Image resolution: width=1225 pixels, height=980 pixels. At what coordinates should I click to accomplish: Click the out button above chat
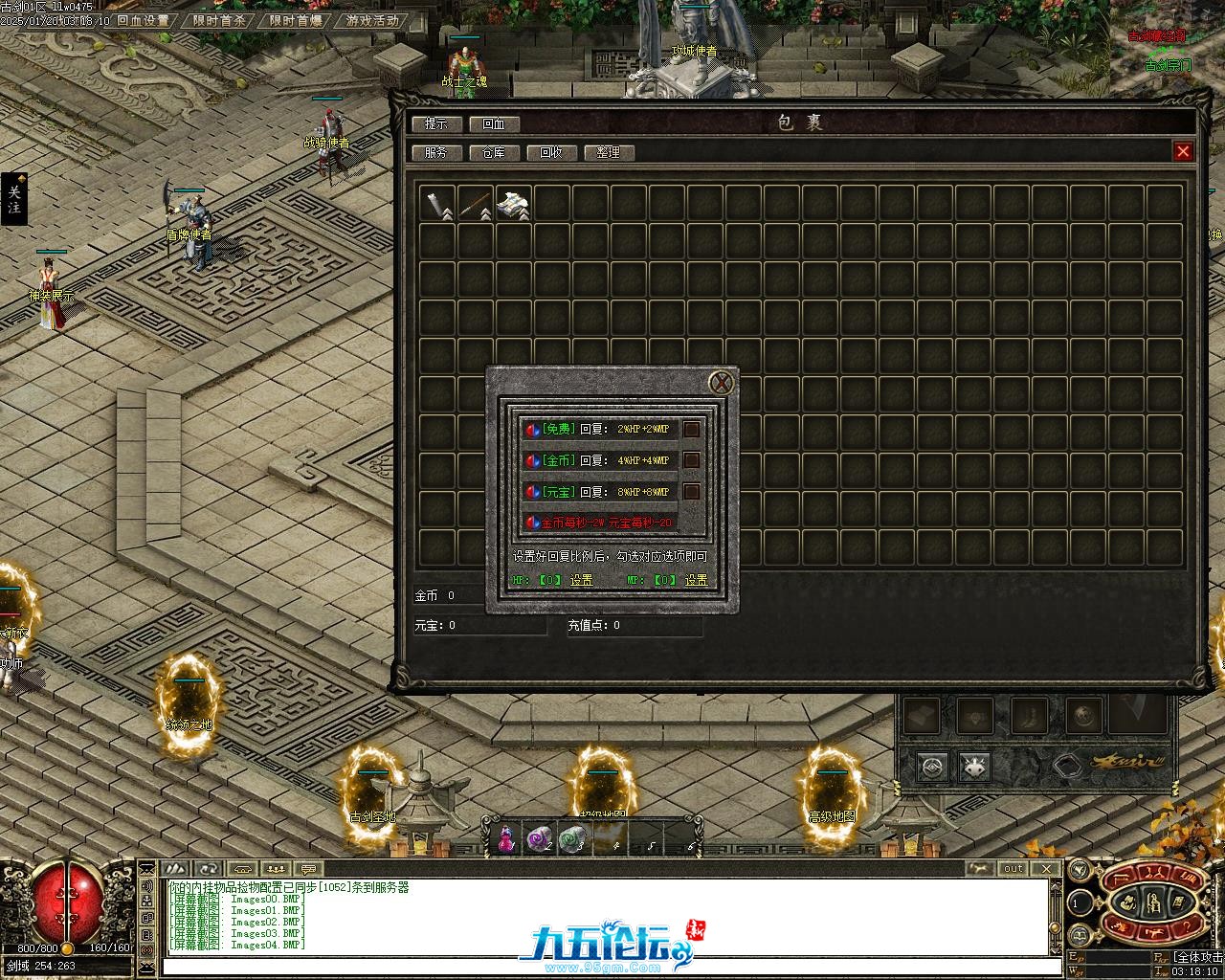pos(1013,868)
